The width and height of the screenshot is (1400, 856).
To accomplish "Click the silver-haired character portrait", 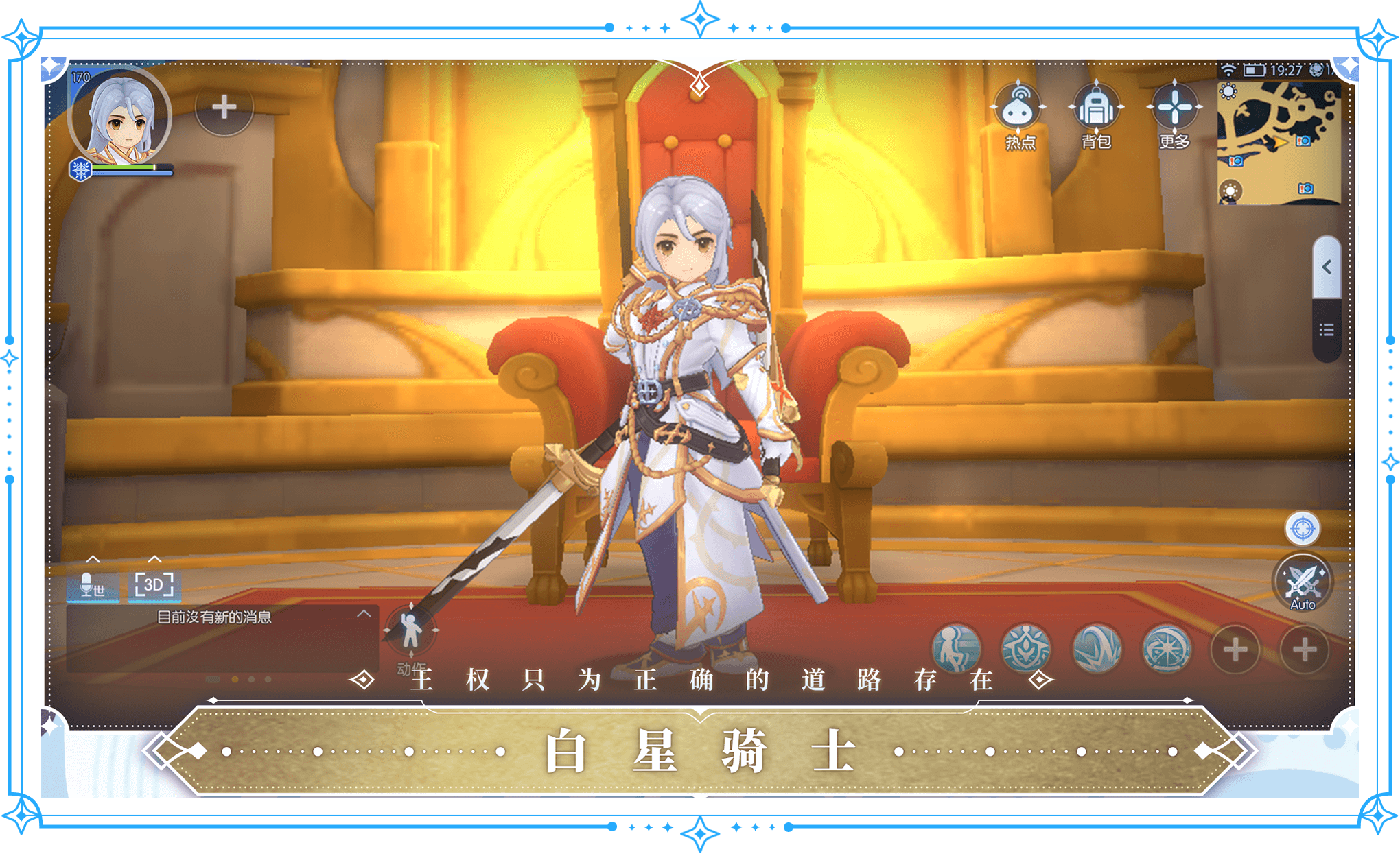I will point(120,117).
